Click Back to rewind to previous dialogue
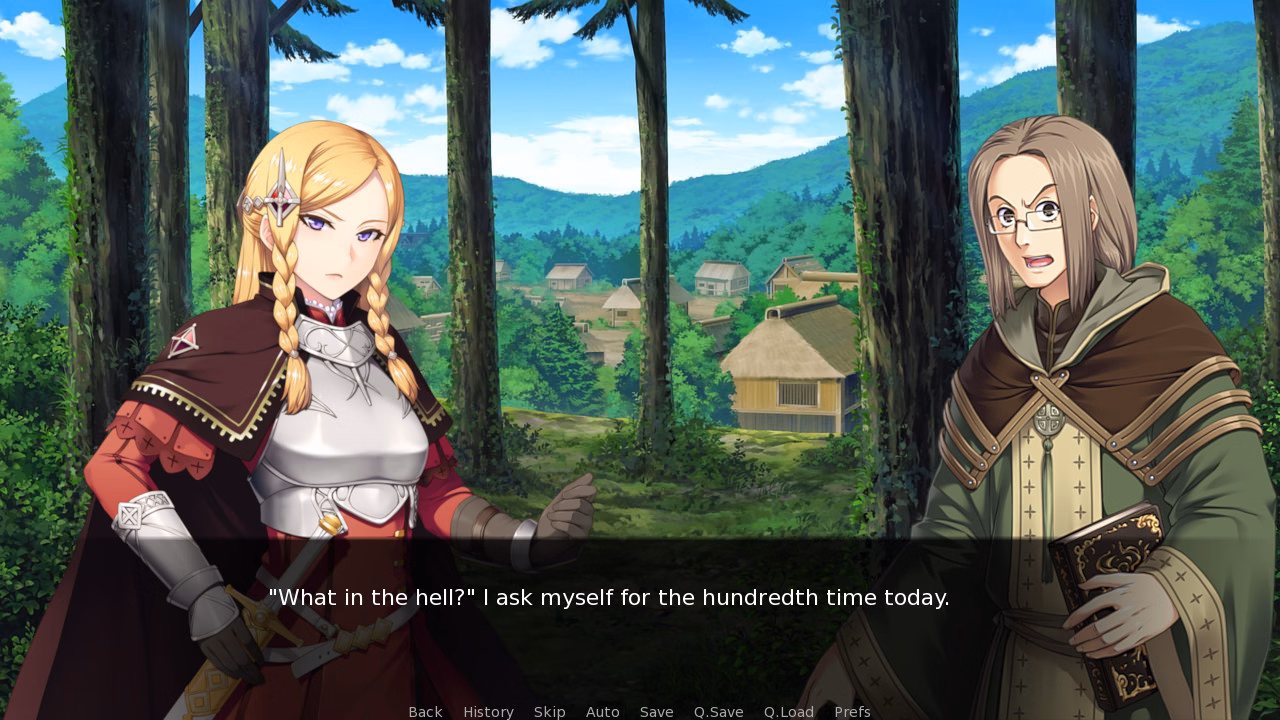Viewport: 1280px width, 720px height. coord(425,711)
